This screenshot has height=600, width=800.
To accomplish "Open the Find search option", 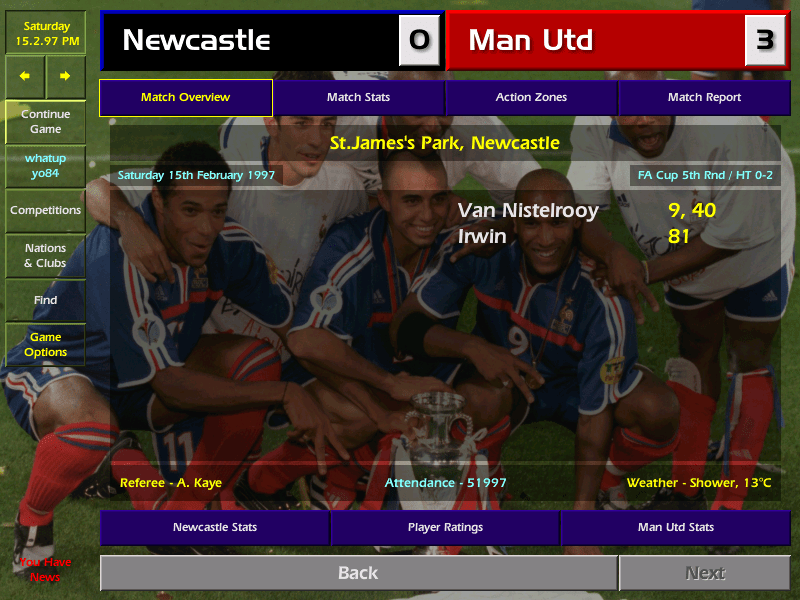I will [45, 300].
